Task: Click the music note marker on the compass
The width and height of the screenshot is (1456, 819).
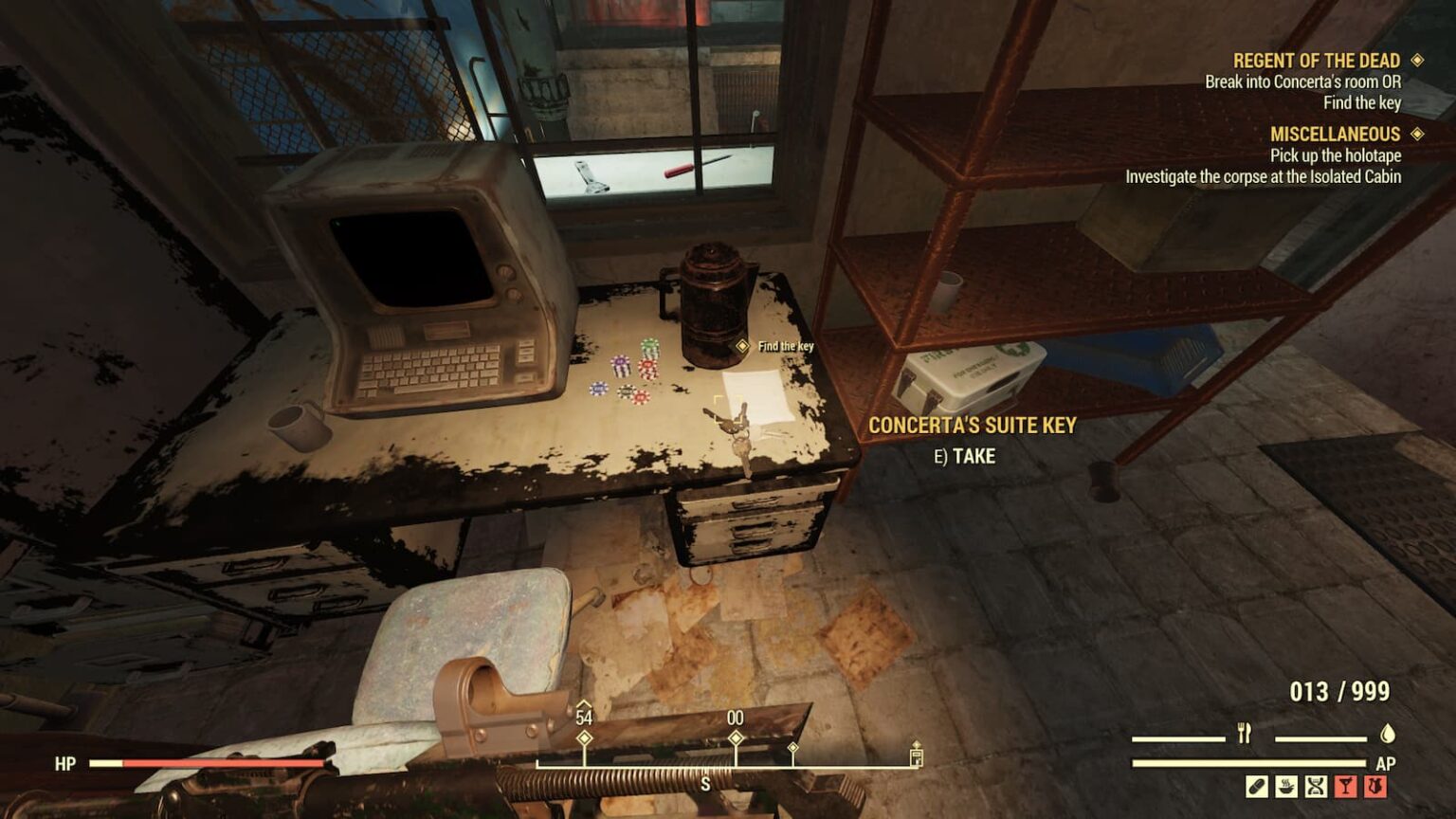Action: click(916, 750)
